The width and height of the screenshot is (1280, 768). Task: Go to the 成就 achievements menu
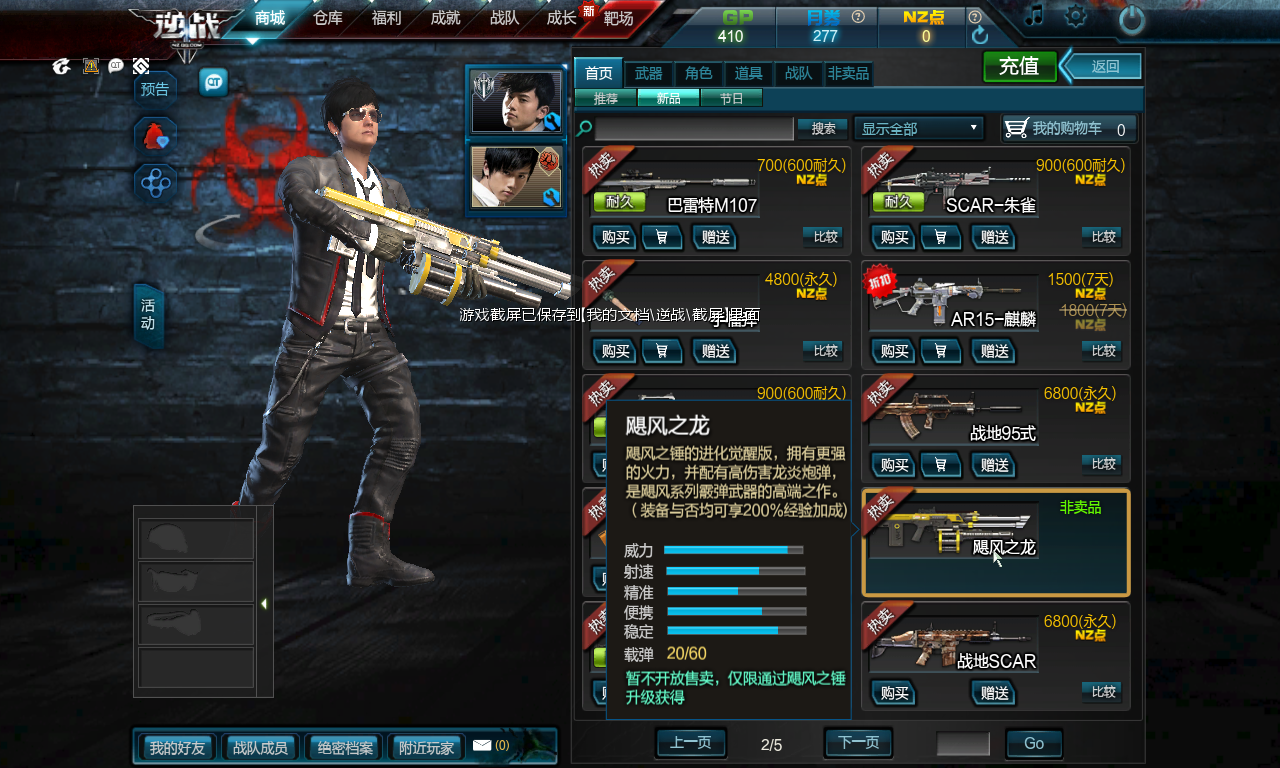click(445, 18)
